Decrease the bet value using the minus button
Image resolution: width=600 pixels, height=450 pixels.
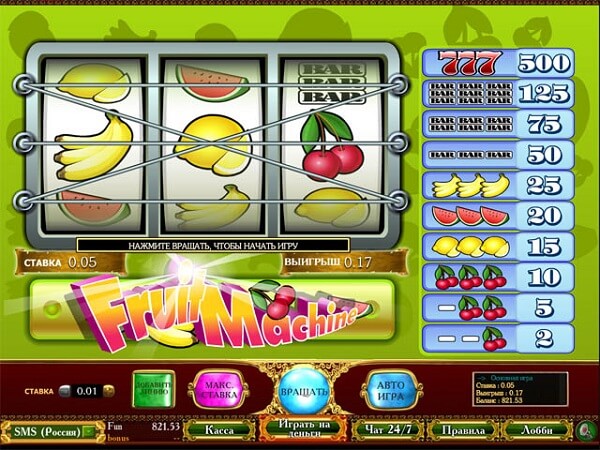[63, 392]
